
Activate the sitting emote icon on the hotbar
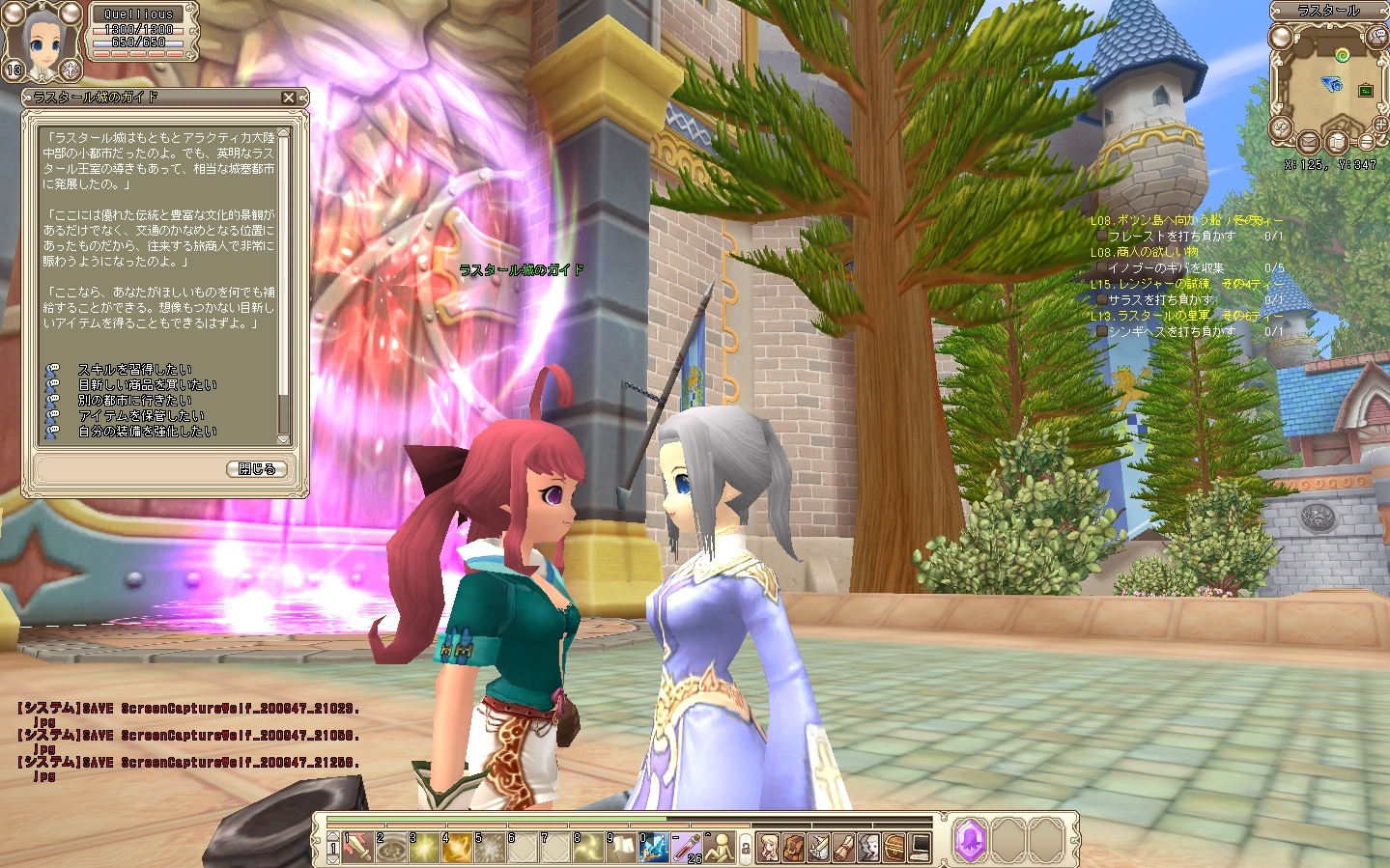pyautogui.click(x=719, y=847)
